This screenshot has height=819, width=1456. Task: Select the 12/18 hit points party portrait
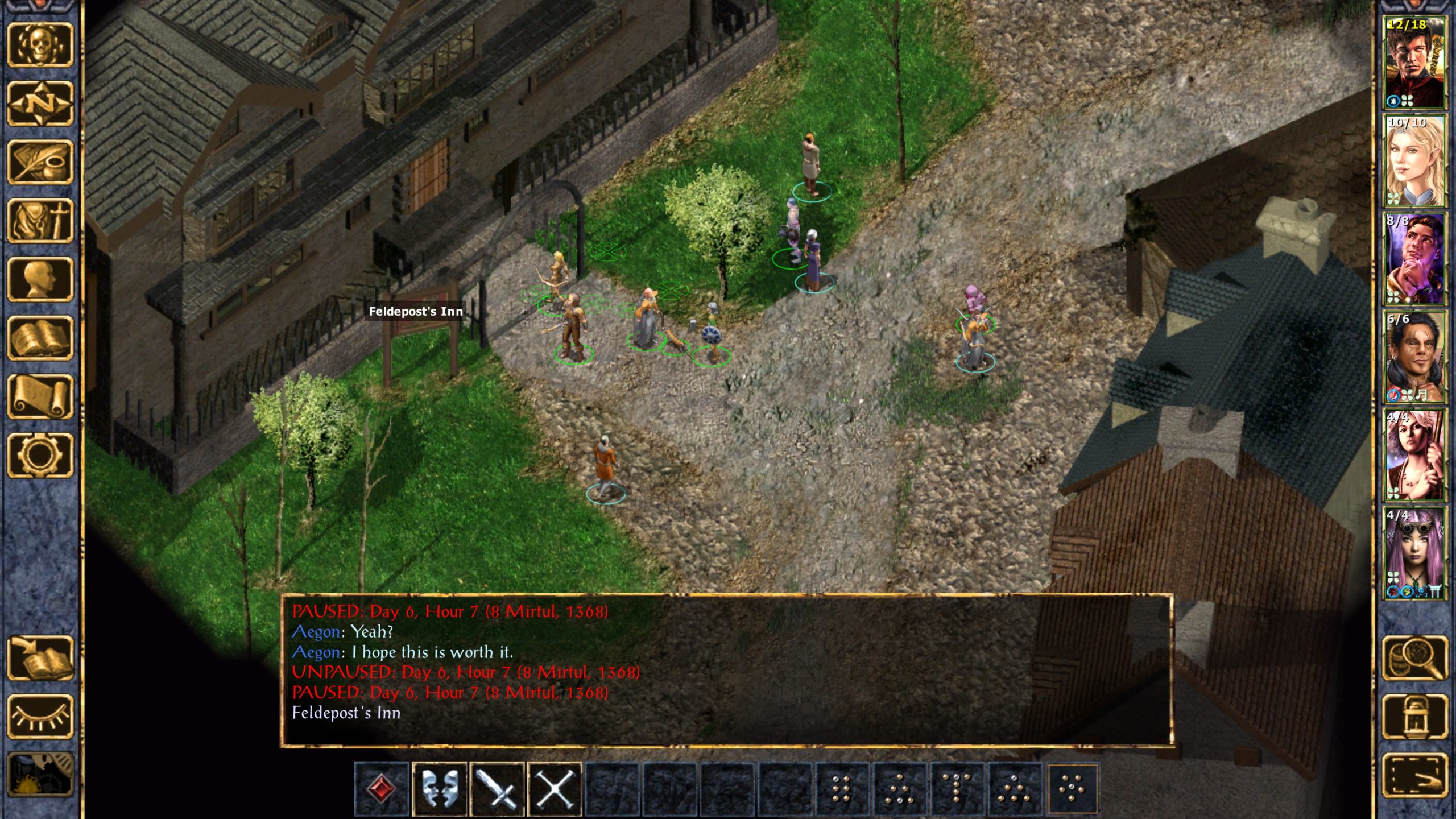1414,63
